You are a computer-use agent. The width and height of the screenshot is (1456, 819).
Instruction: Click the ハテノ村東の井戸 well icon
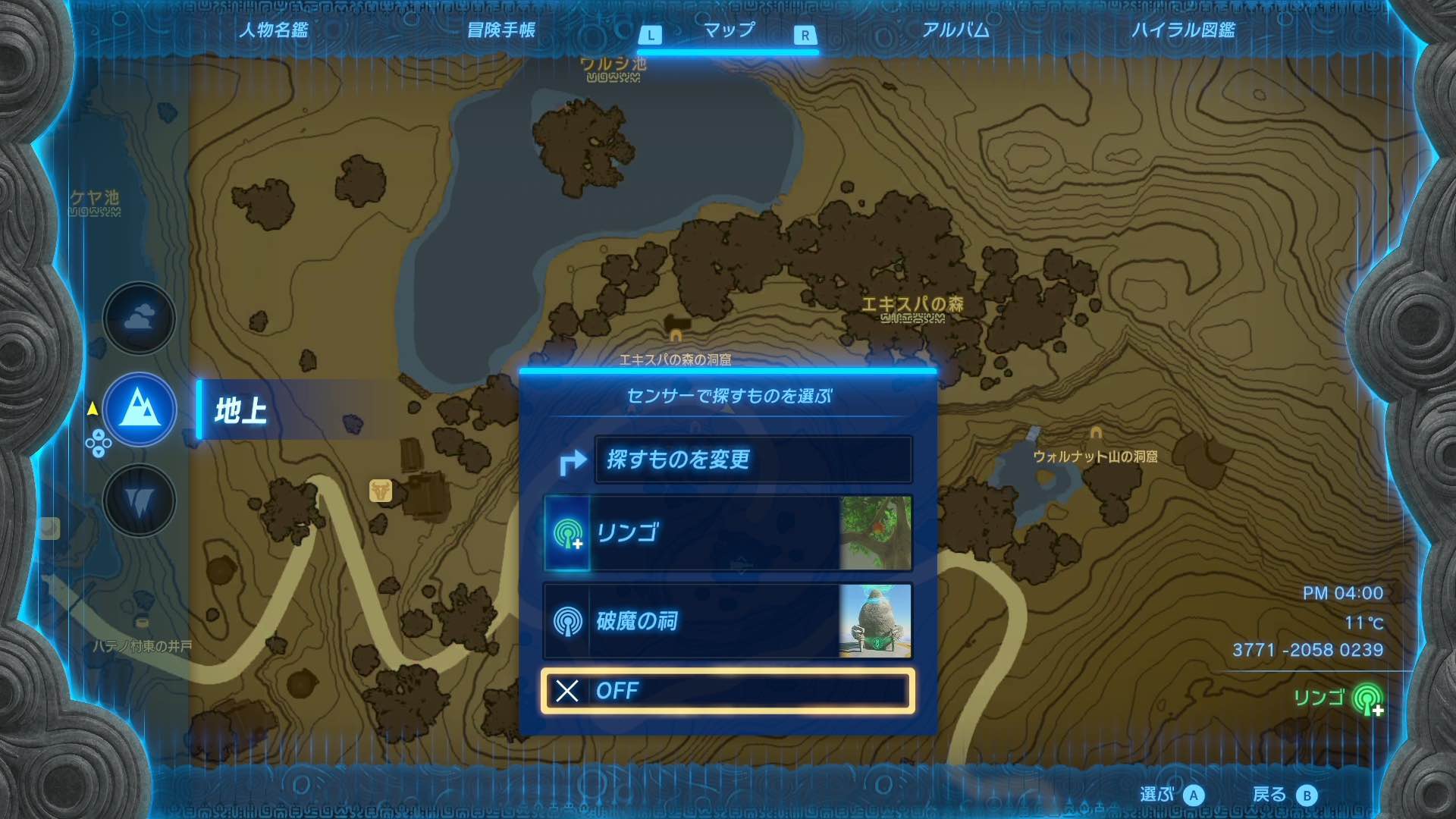point(142,623)
